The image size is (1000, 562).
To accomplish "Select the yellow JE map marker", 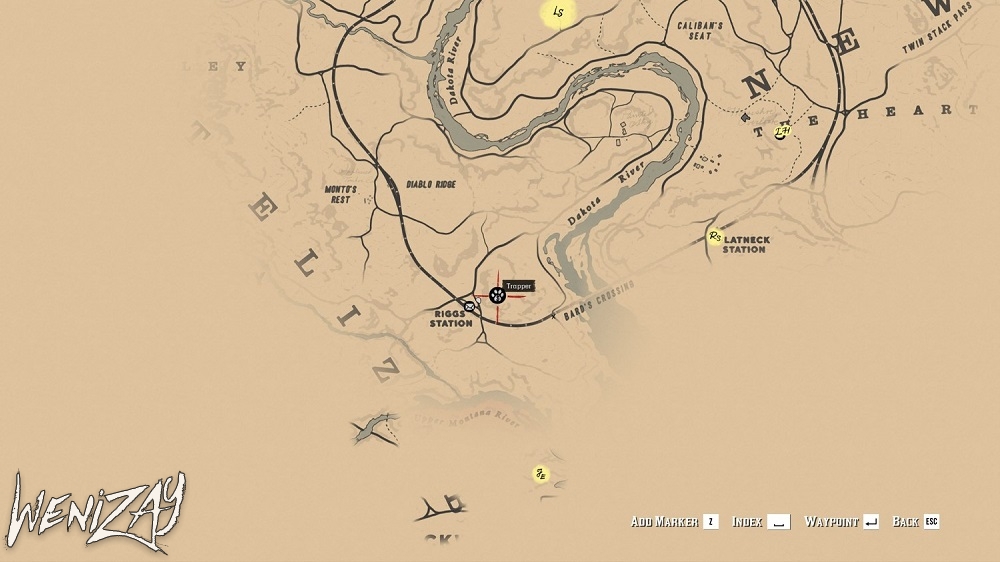I will (541, 474).
